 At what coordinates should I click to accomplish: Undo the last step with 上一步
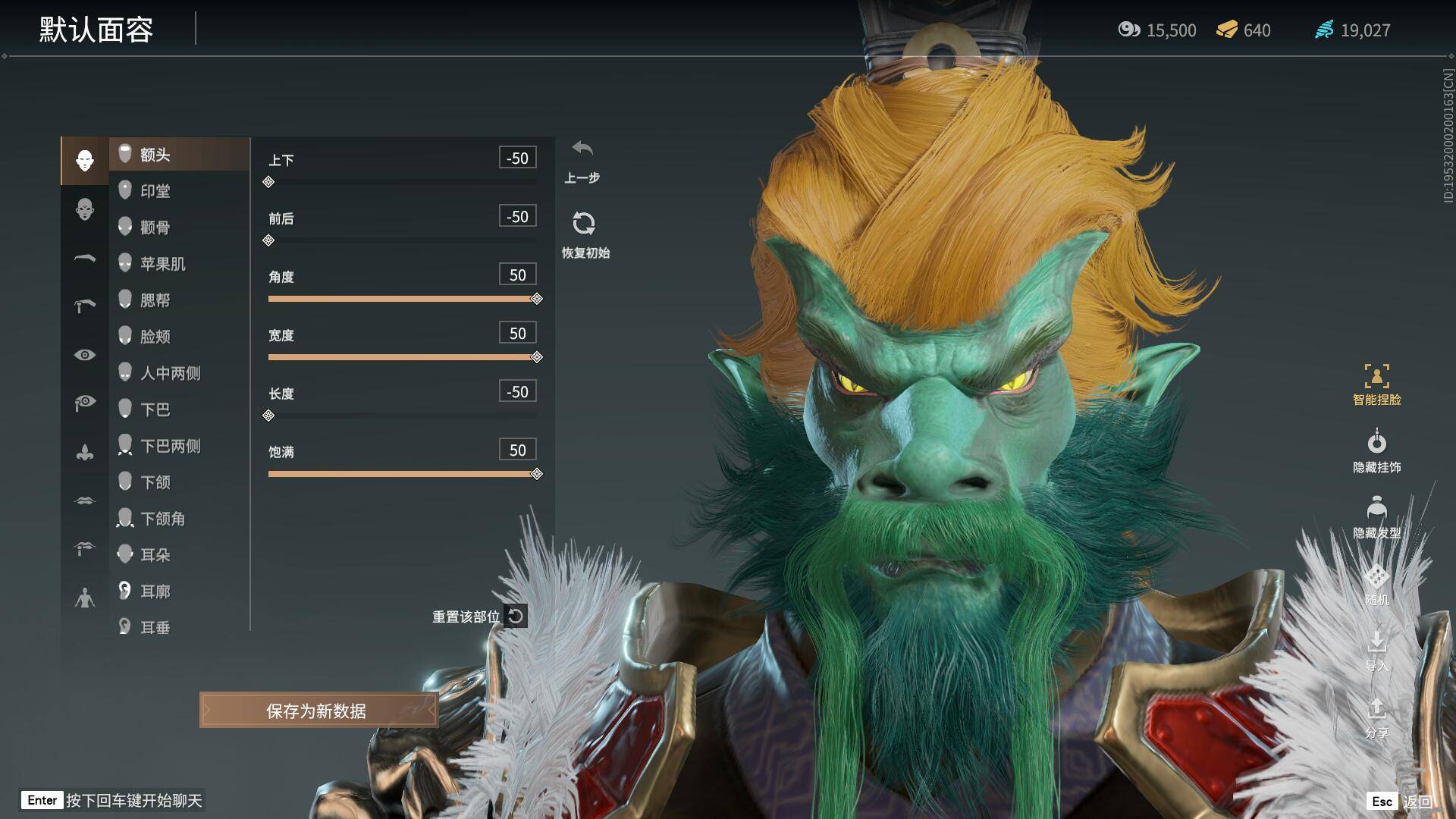point(582,159)
